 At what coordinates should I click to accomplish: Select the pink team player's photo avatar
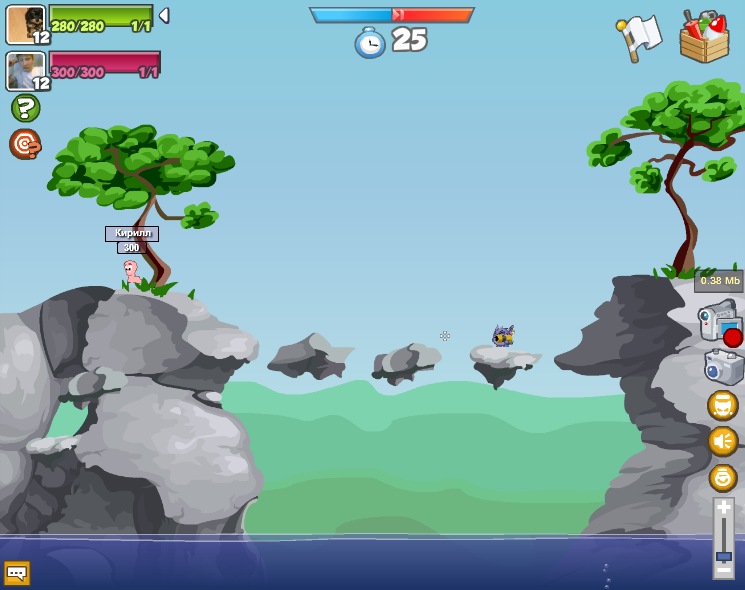coord(26,71)
